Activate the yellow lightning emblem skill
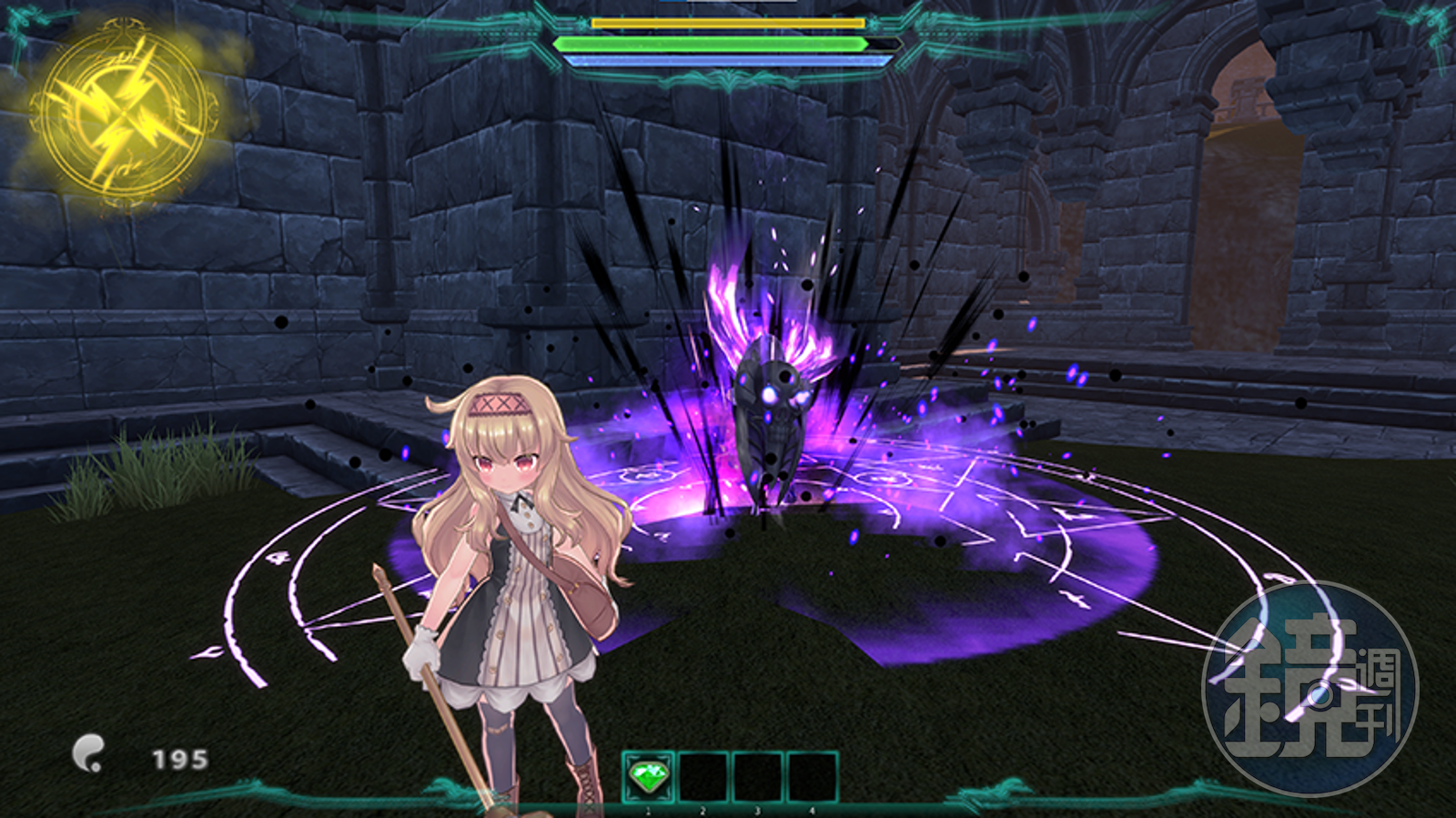The width and height of the screenshot is (1456, 818). click(x=124, y=113)
